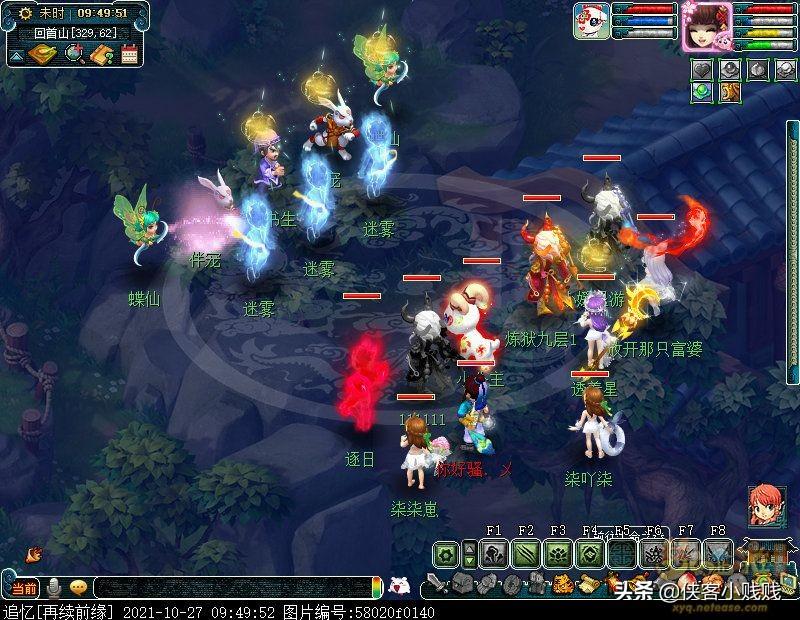
Task: Activate the F2 claw slash skill
Action: point(526,554)
